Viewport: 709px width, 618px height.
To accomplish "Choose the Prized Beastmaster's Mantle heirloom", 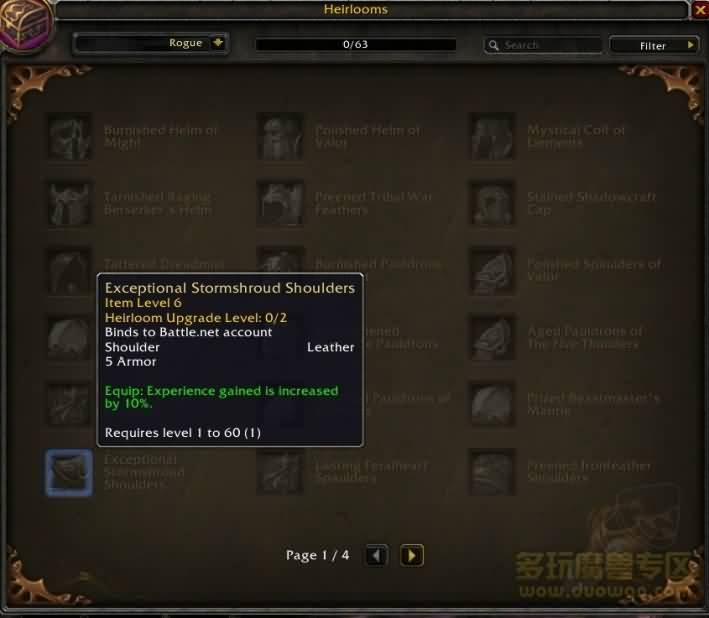I will [493, 405].
